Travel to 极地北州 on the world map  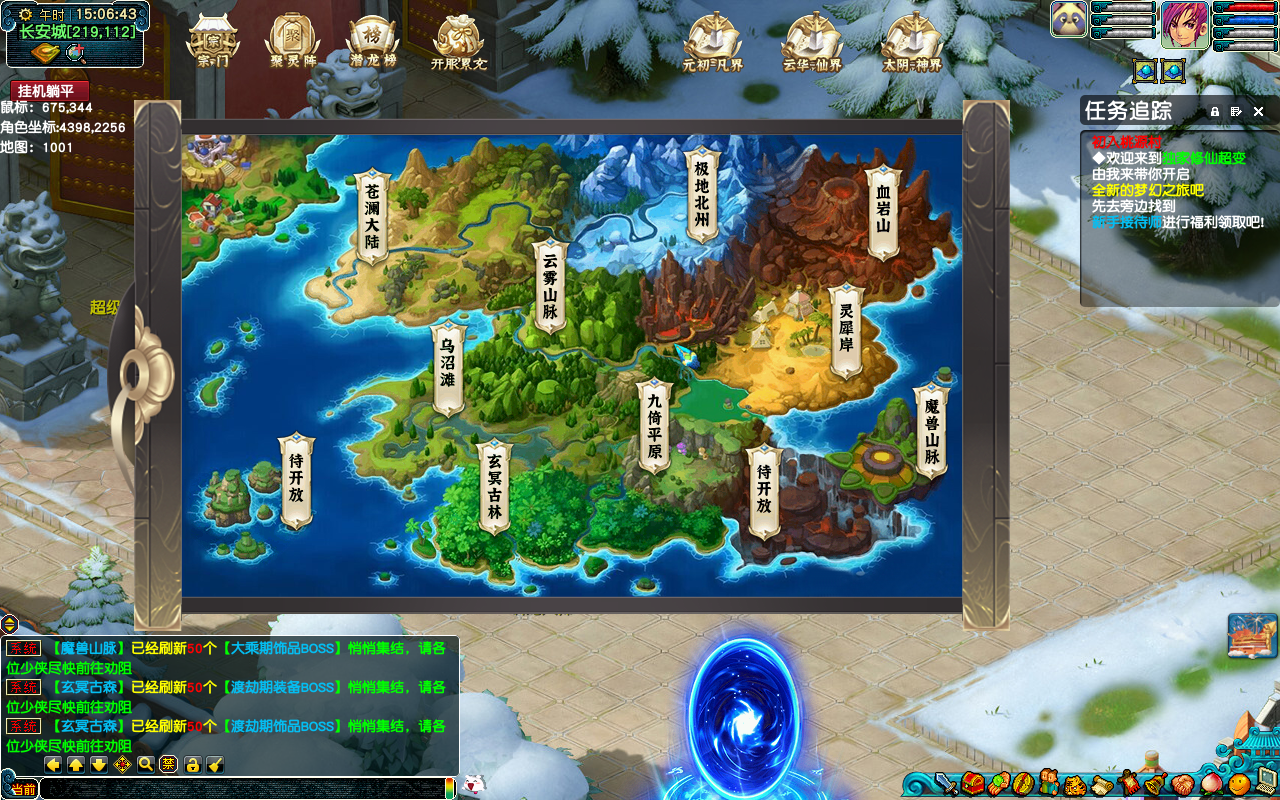click(x=702, y=194)
